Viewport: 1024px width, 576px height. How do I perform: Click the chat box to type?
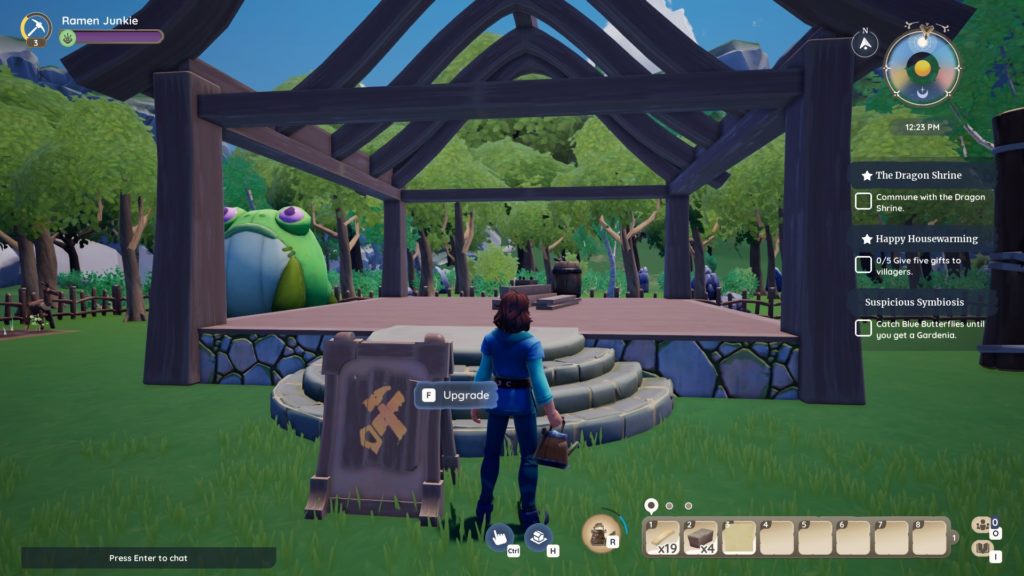[x=148, y=557]
